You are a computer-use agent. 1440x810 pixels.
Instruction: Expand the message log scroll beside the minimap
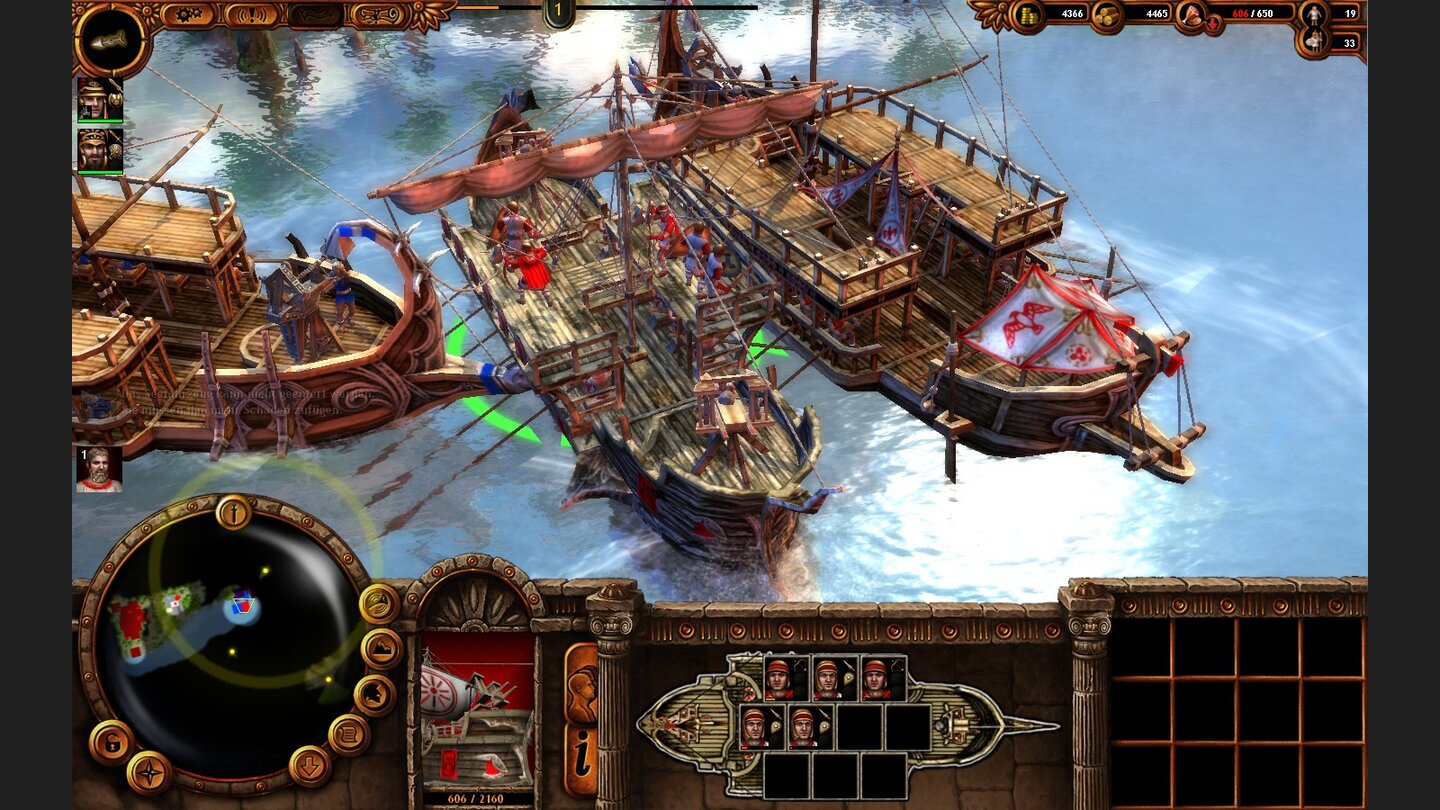click(350, 732)
